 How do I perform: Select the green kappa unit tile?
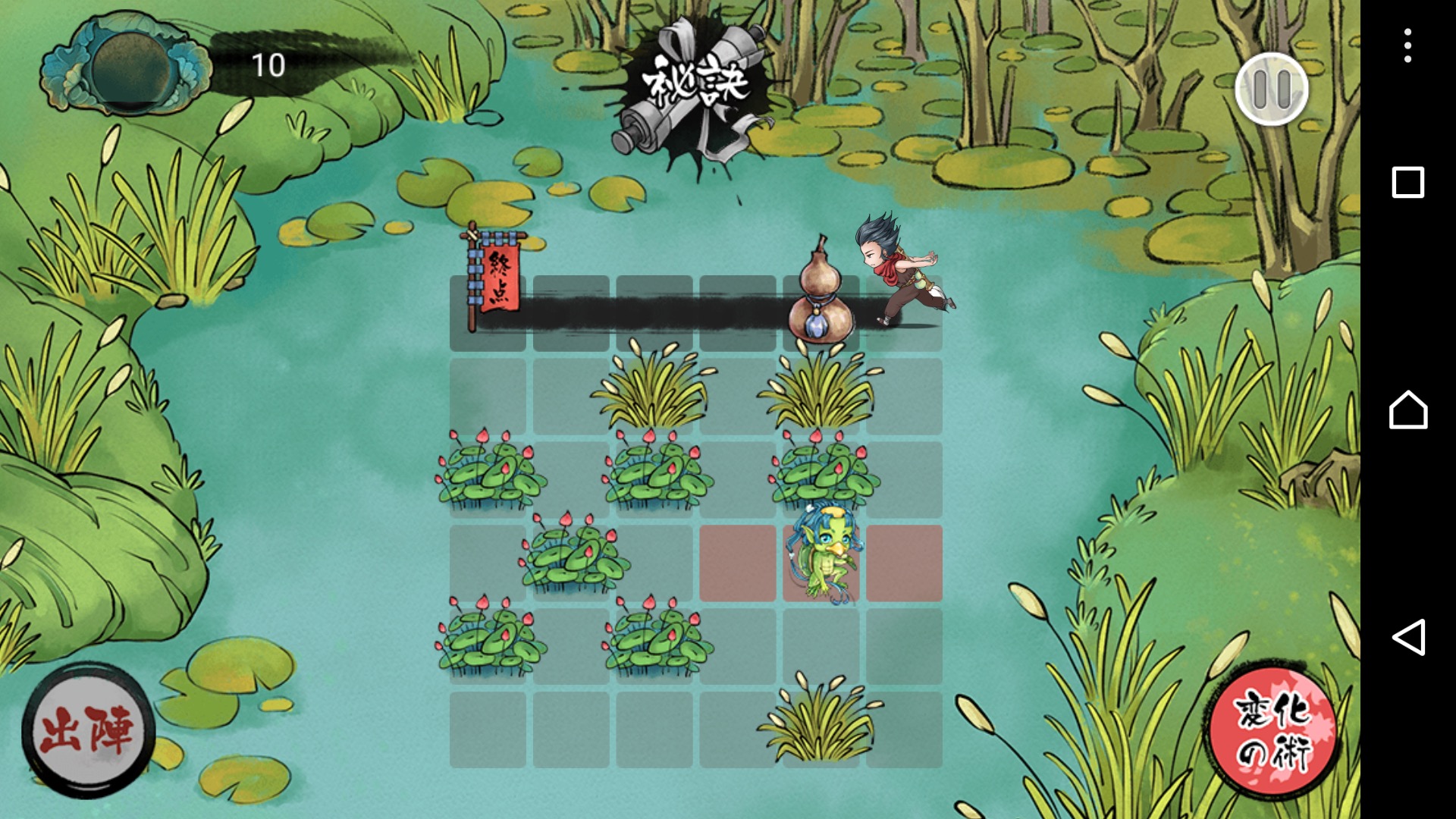click(821, 563)
